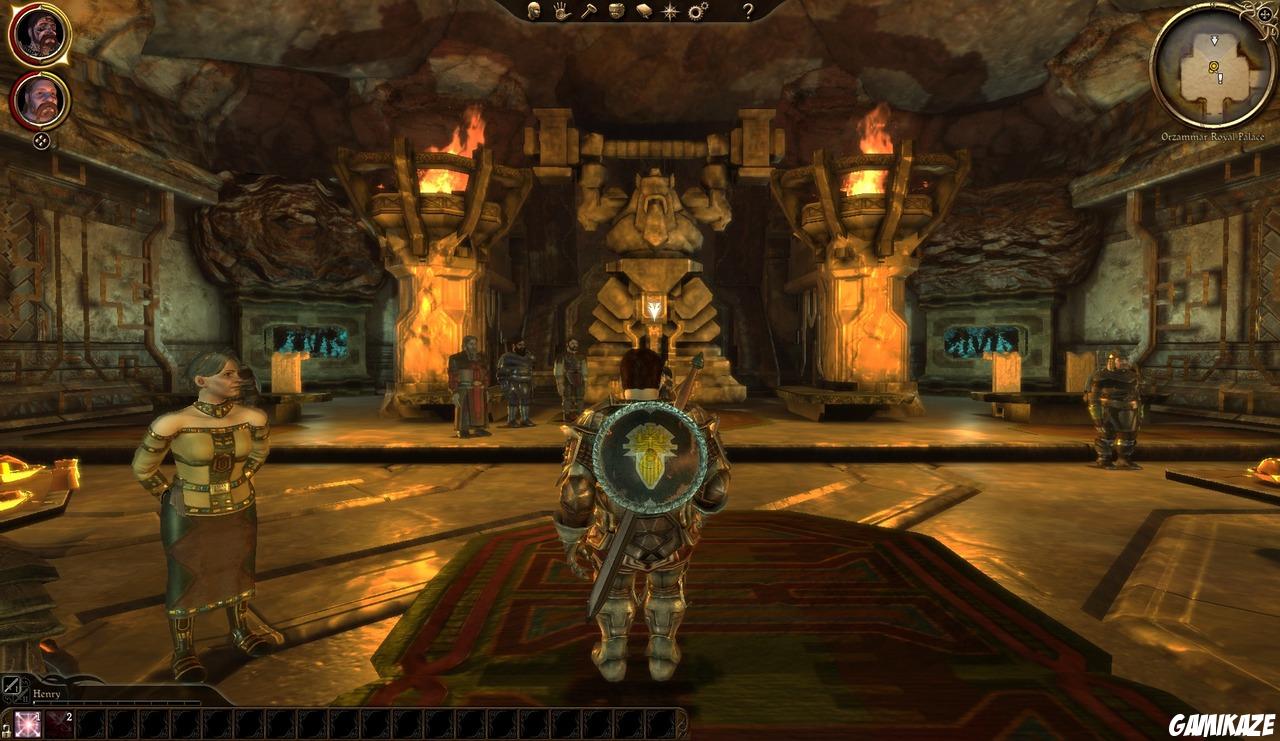1280x741 pixels.
Task: Select Henry's nameplate above the quickbar
Action: click(46, 693)
